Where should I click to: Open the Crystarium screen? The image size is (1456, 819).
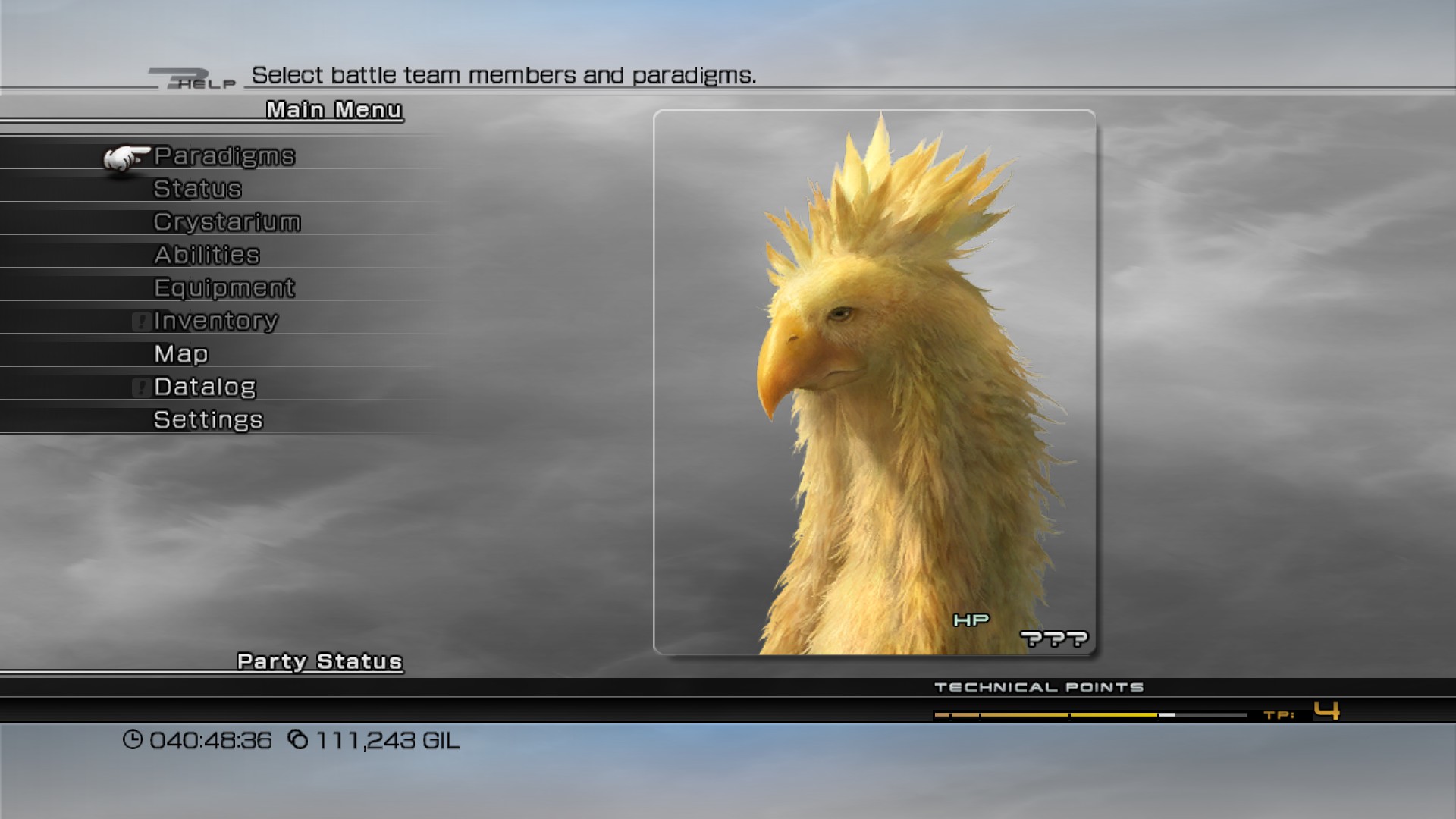(x=227, y=222)
